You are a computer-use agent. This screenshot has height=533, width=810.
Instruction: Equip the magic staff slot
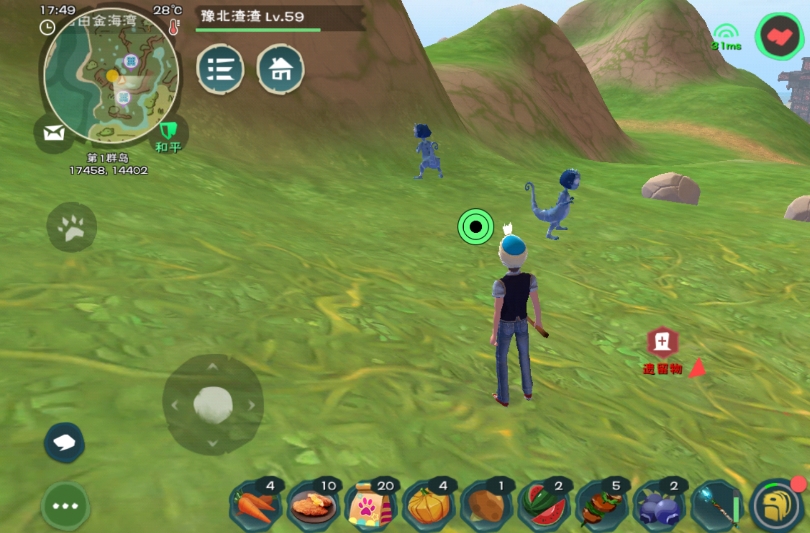tap(719, 505)
